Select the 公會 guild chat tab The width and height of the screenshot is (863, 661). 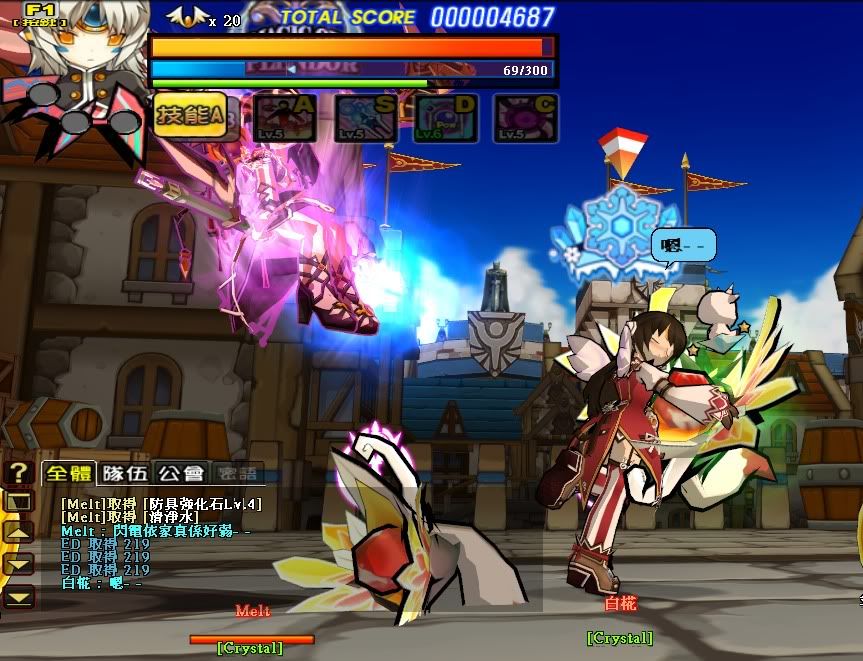pos(182,473)
